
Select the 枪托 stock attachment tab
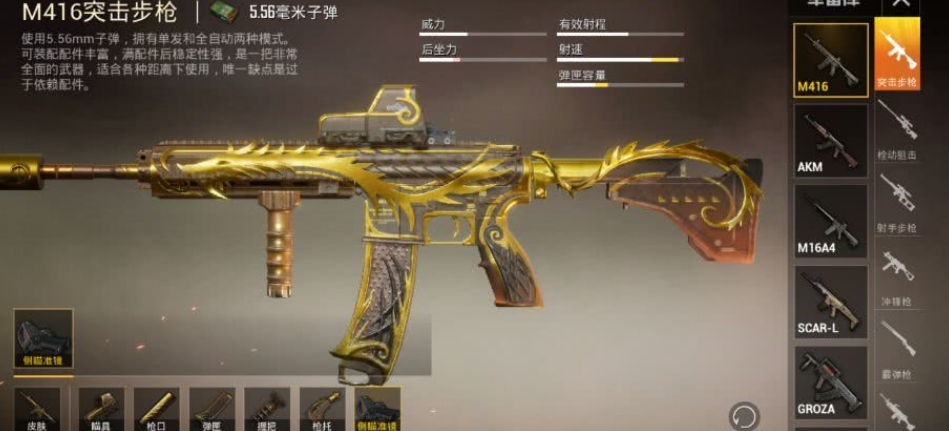(322, 409)
